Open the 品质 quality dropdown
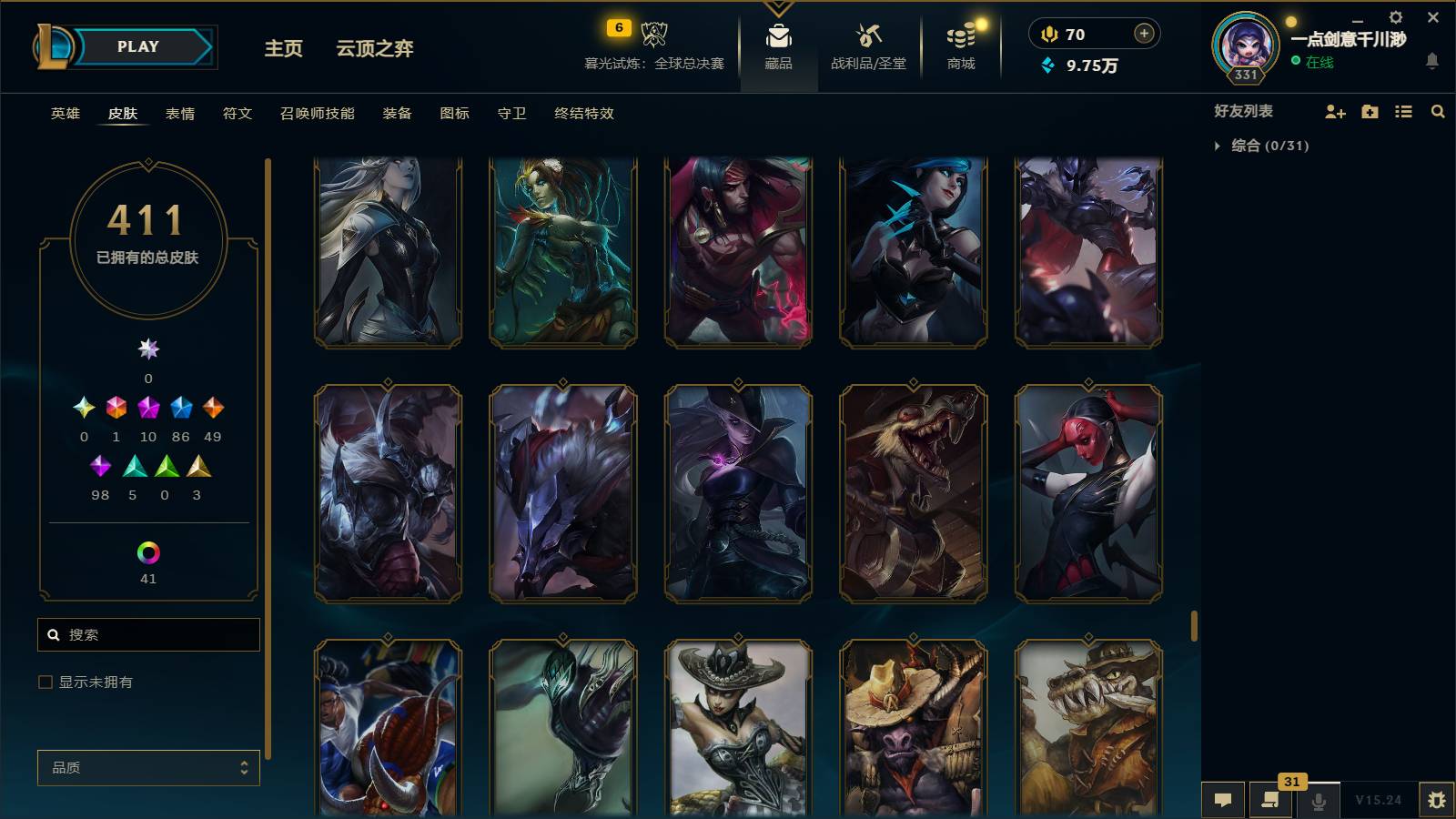The image size is (1456, 819). tap(147, 768)
